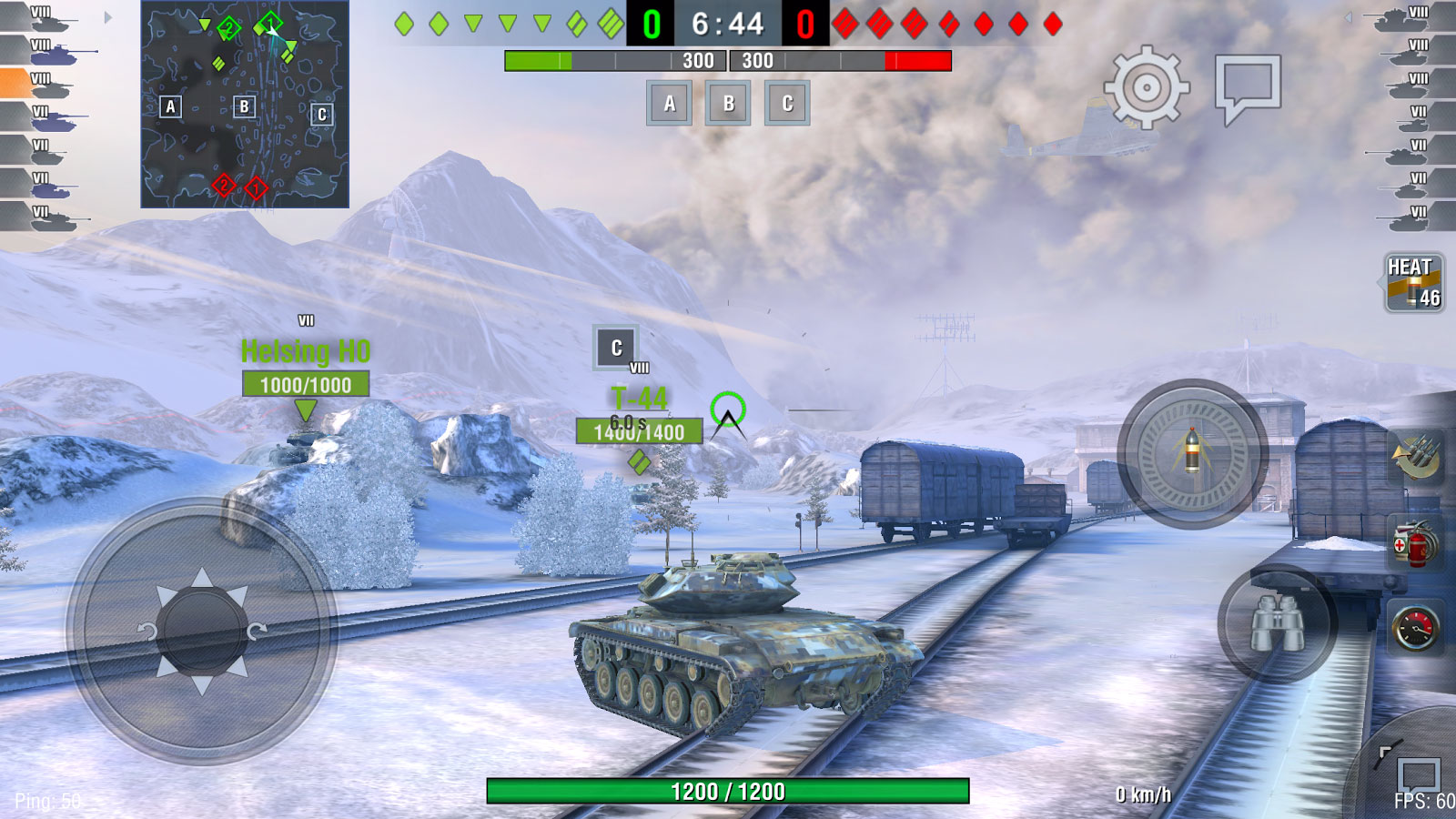
Task: Toggle capture point B marker
Action: [x=727, y=103]
